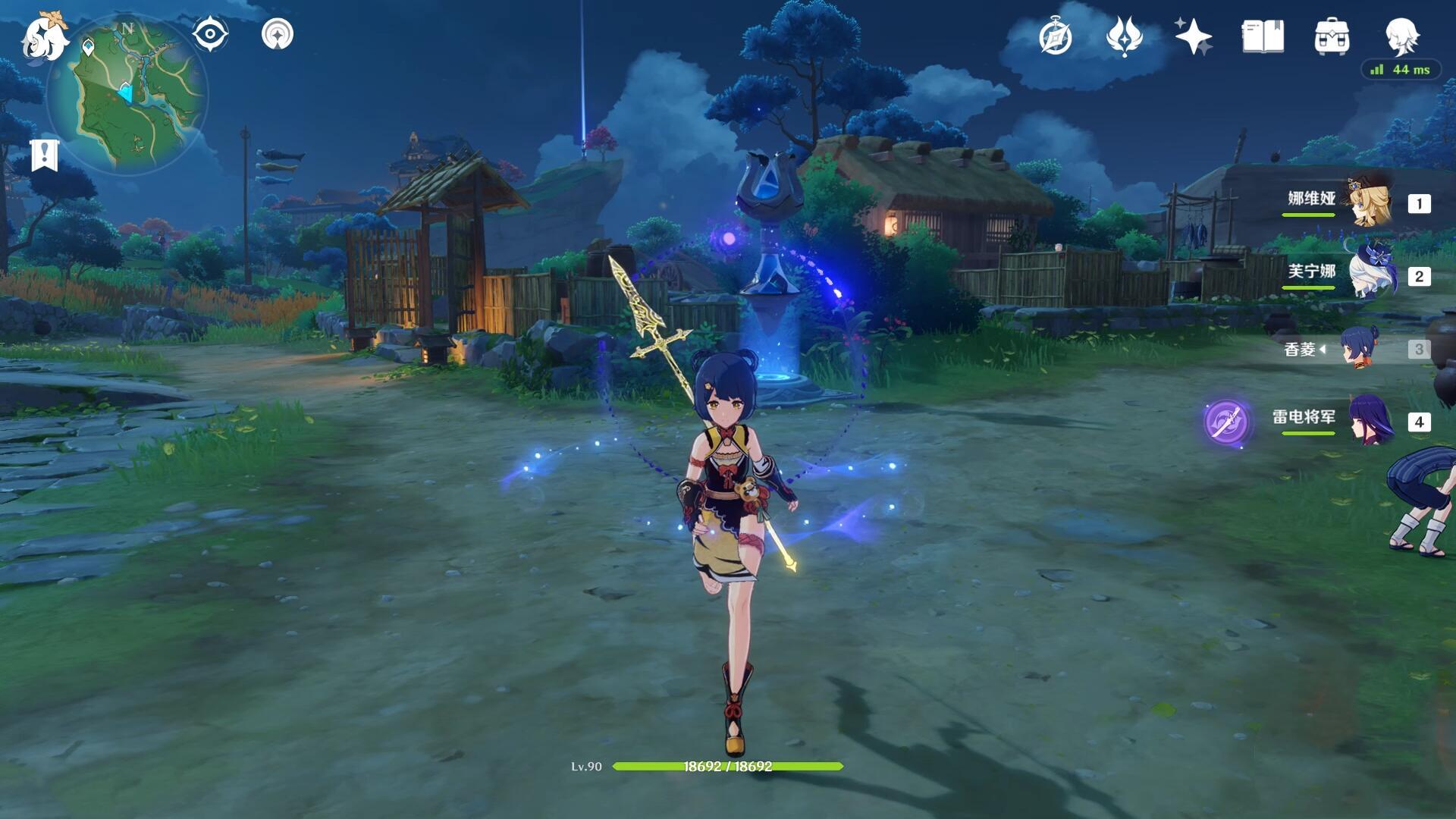Open the inventory backpack
Image resolution: width=1456 pixels, height=819 pixels.
click(1332, 36)
